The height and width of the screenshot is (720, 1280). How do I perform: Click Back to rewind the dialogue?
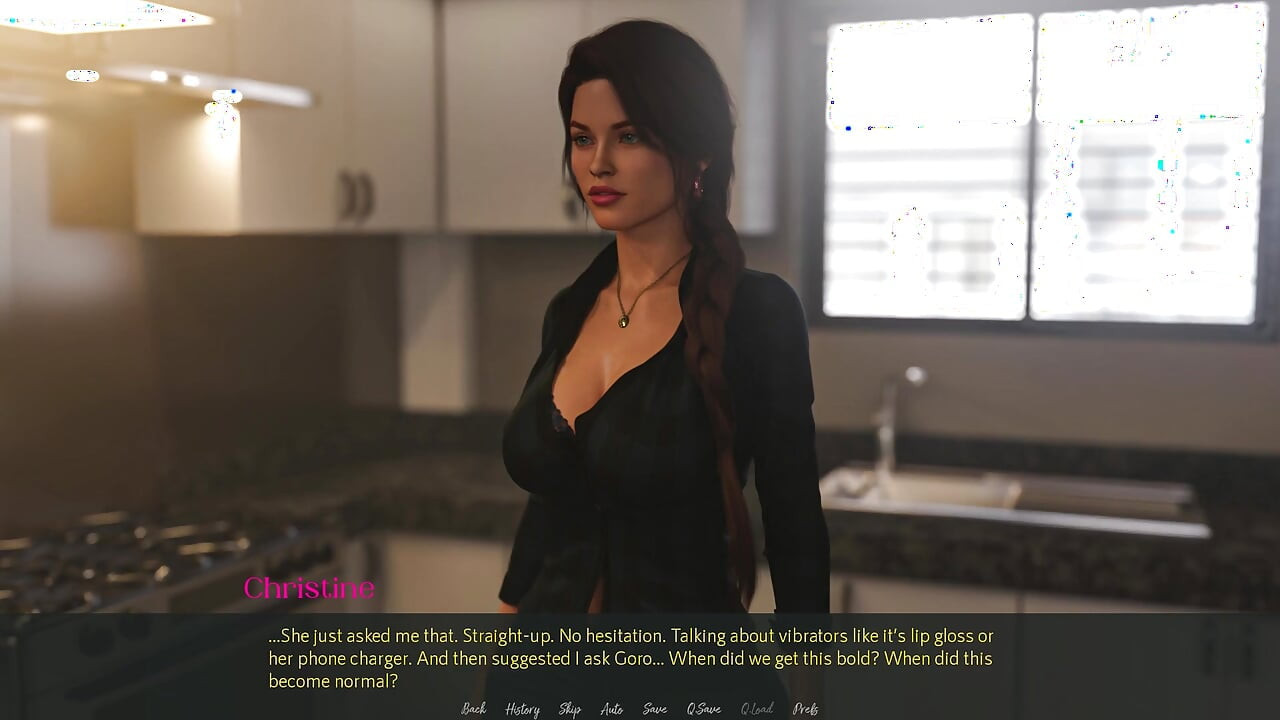tap(473, 708)
